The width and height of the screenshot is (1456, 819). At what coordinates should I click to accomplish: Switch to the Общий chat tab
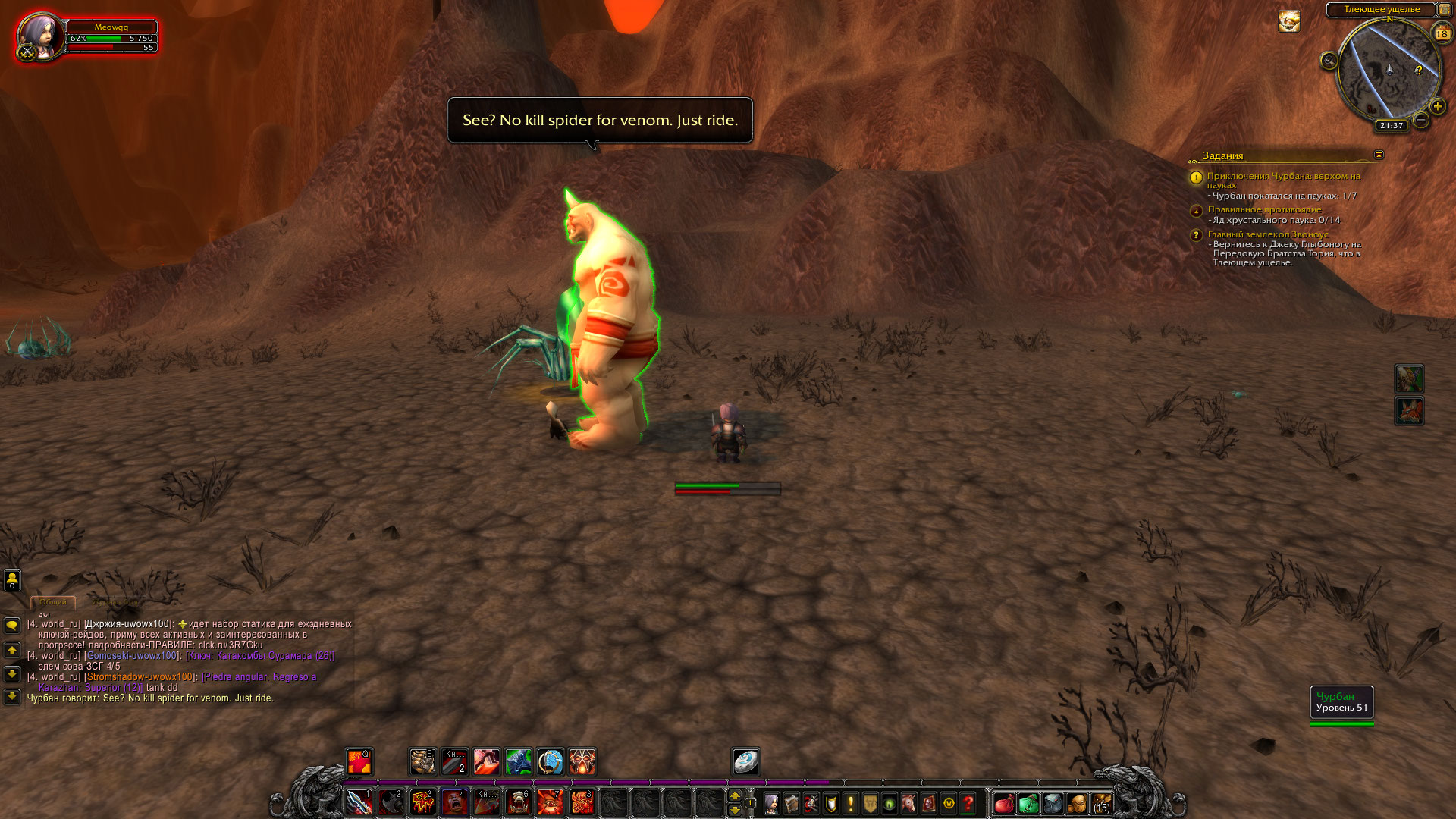coord(53,602)
